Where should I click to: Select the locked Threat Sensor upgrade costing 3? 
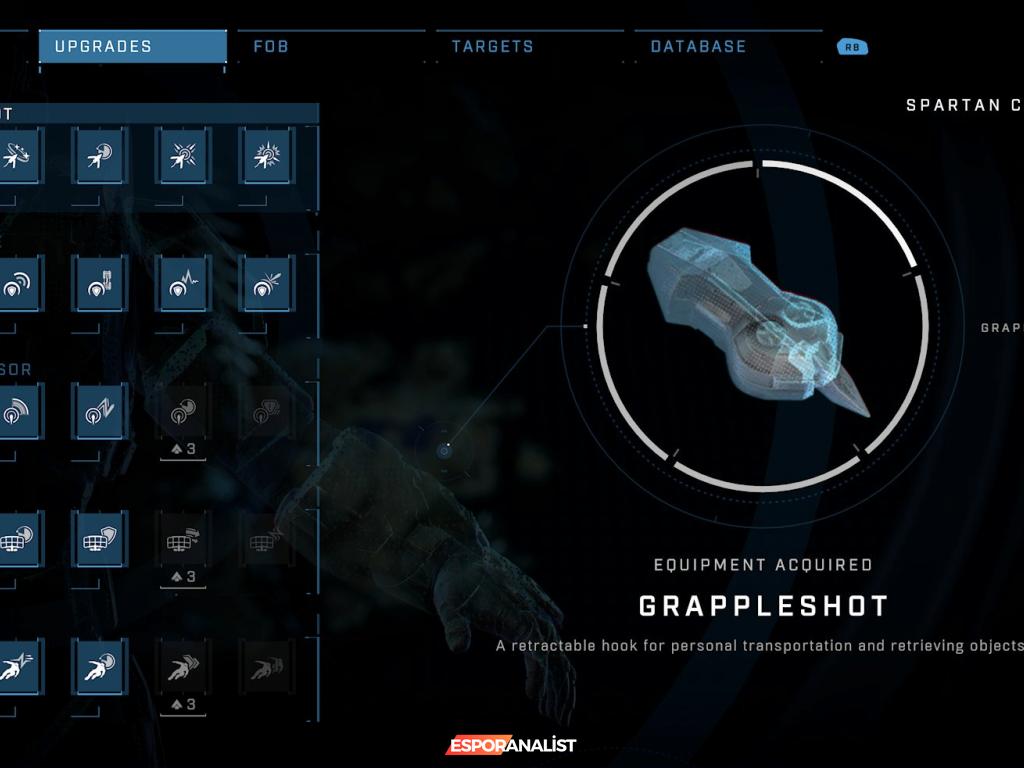click(x=183, y=411)
